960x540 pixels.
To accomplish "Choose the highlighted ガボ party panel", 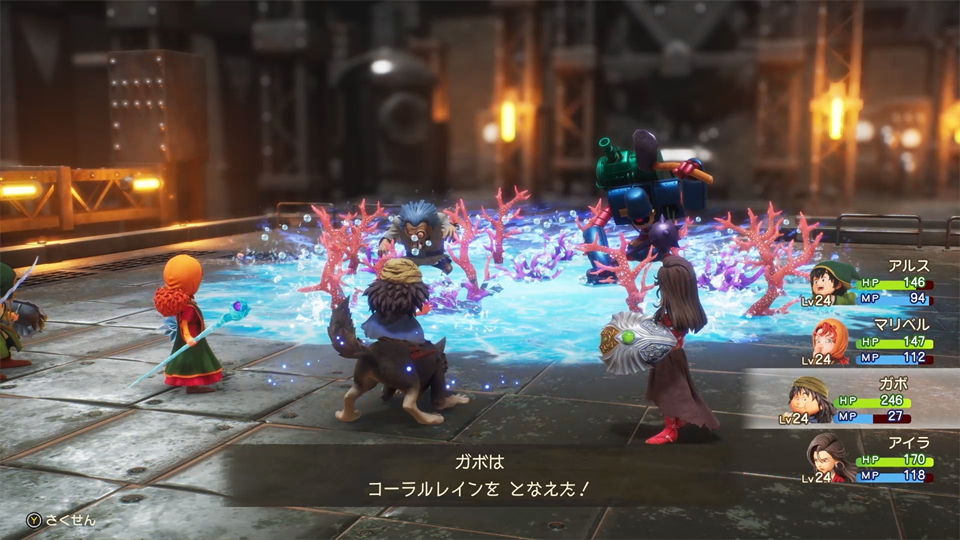I will click(870, 398).
